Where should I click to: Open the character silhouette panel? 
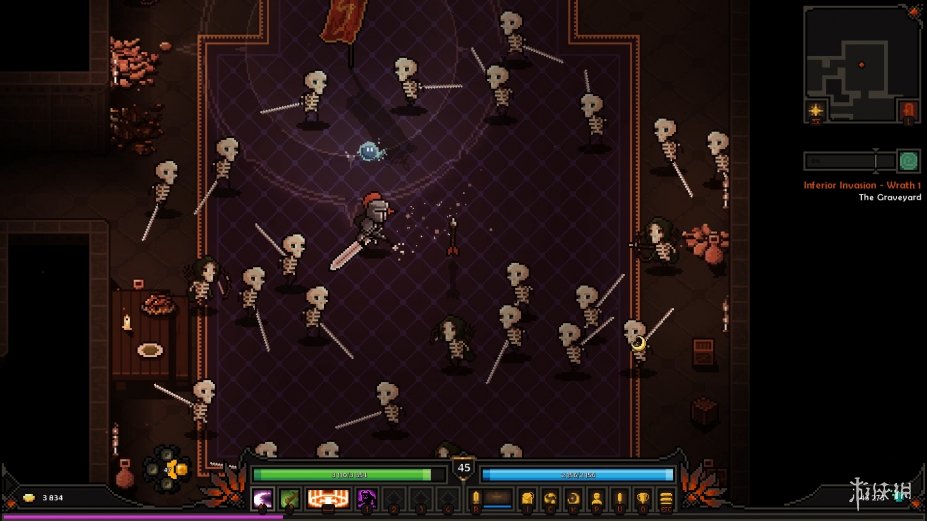coord(596,498)
